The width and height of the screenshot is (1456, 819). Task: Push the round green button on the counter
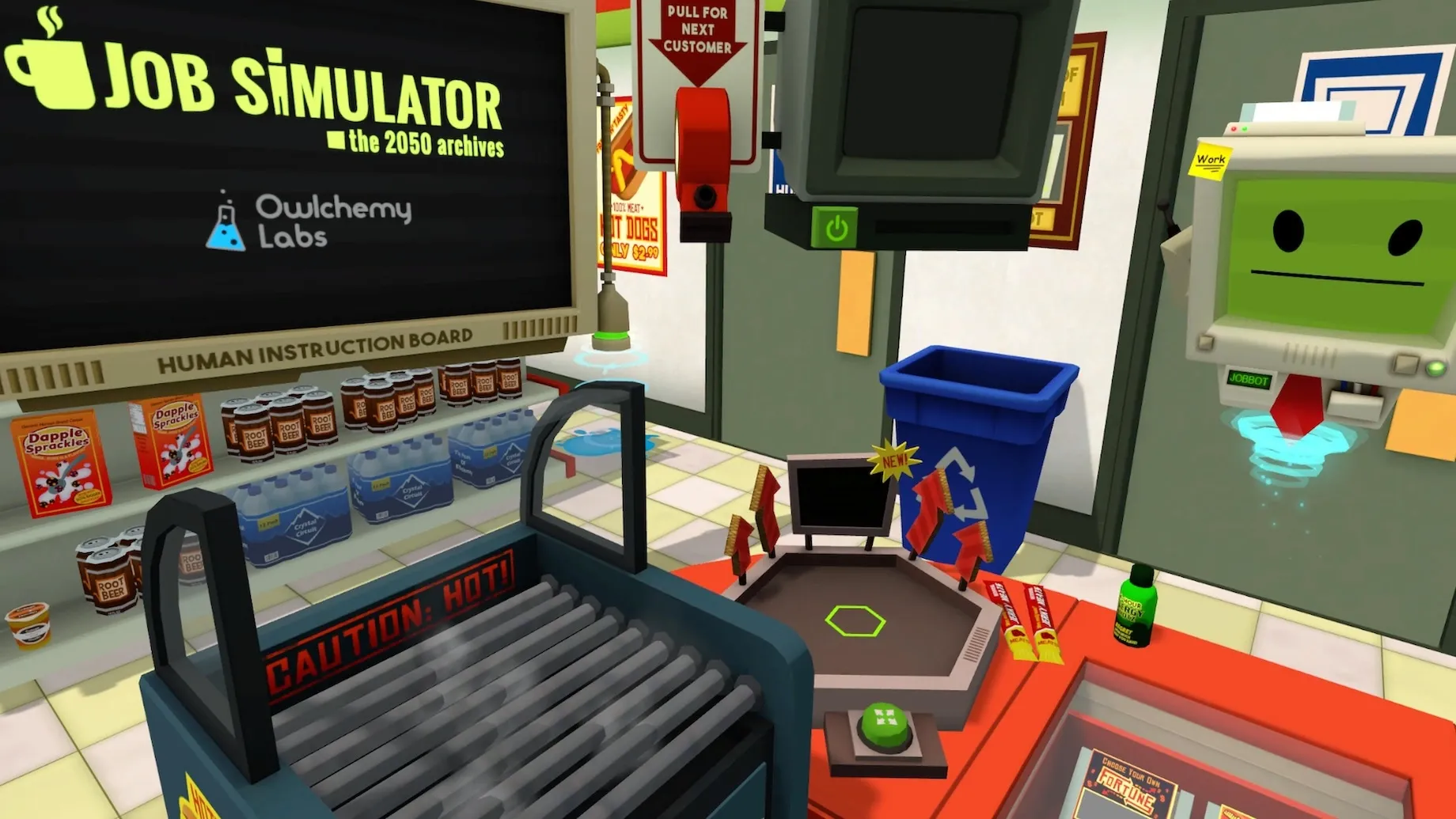tap(883, 723)
